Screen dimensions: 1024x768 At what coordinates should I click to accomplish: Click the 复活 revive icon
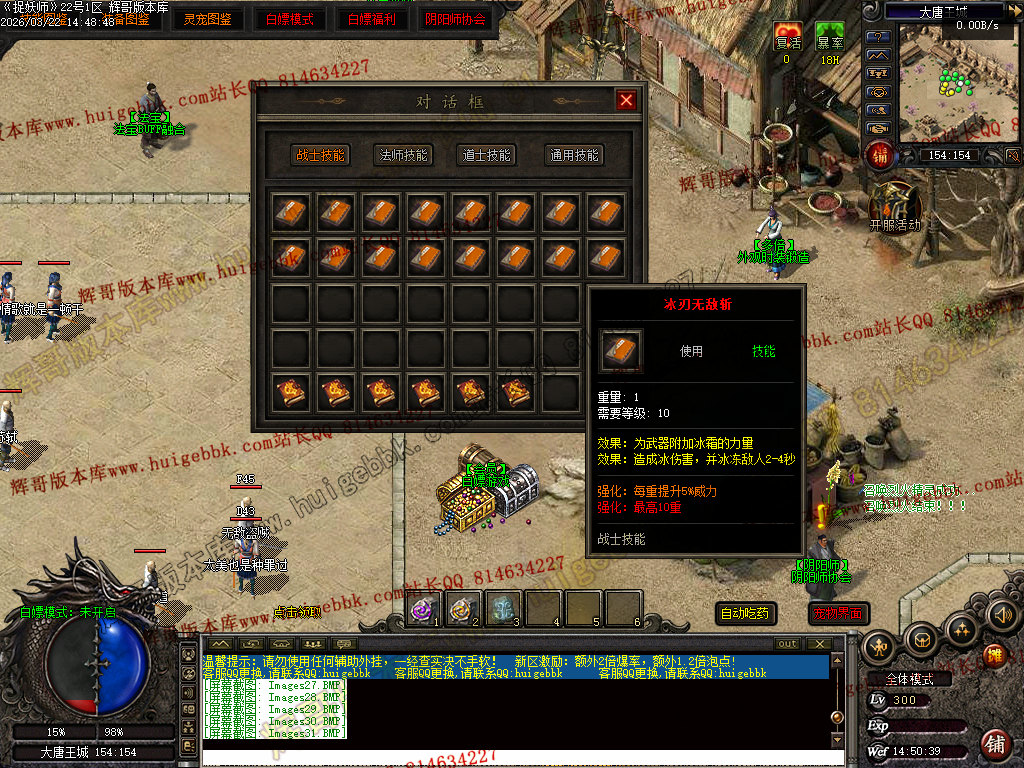click(788, 36)
